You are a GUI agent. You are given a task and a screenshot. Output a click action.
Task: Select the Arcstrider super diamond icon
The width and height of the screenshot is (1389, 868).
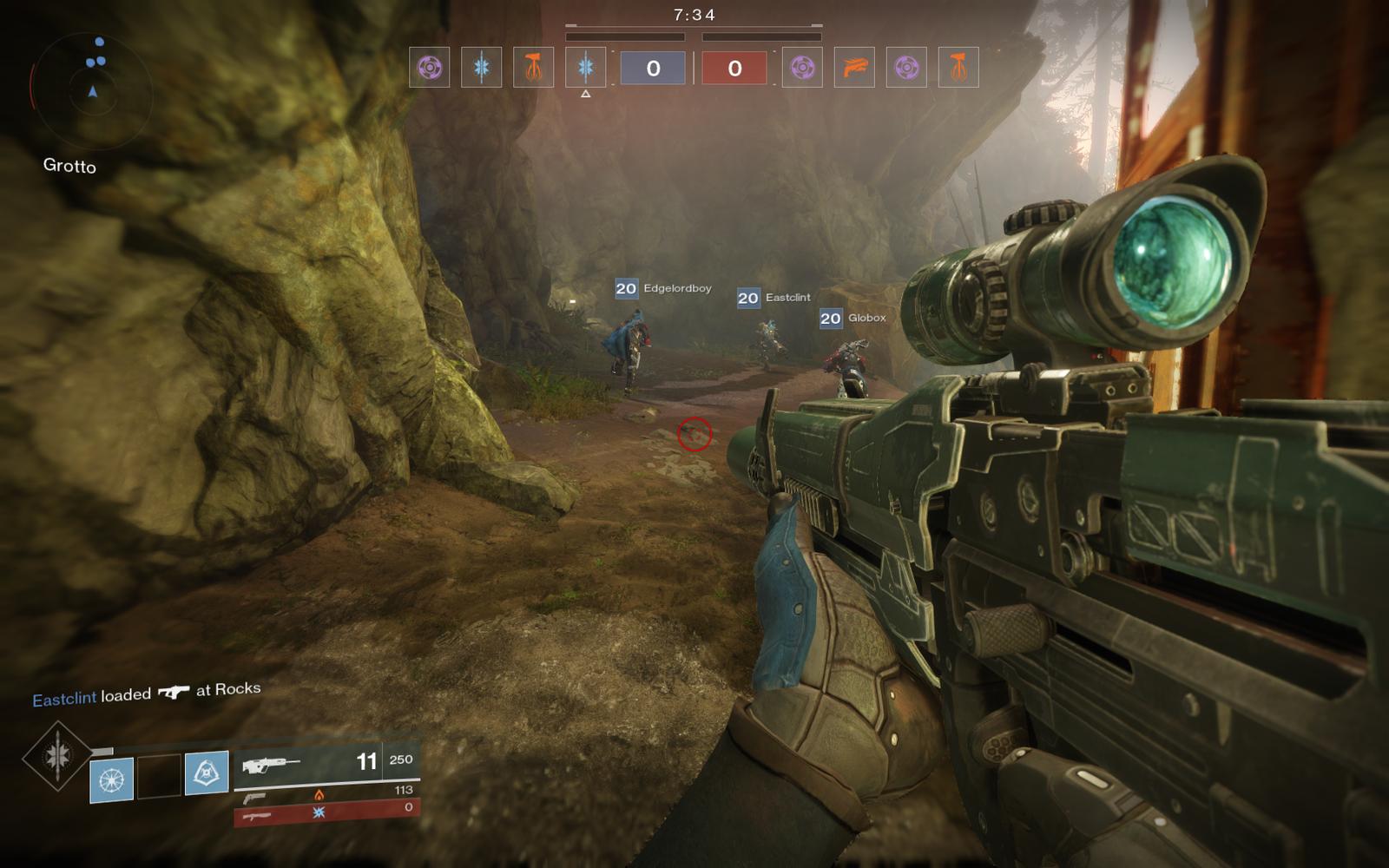coord(57,756)
